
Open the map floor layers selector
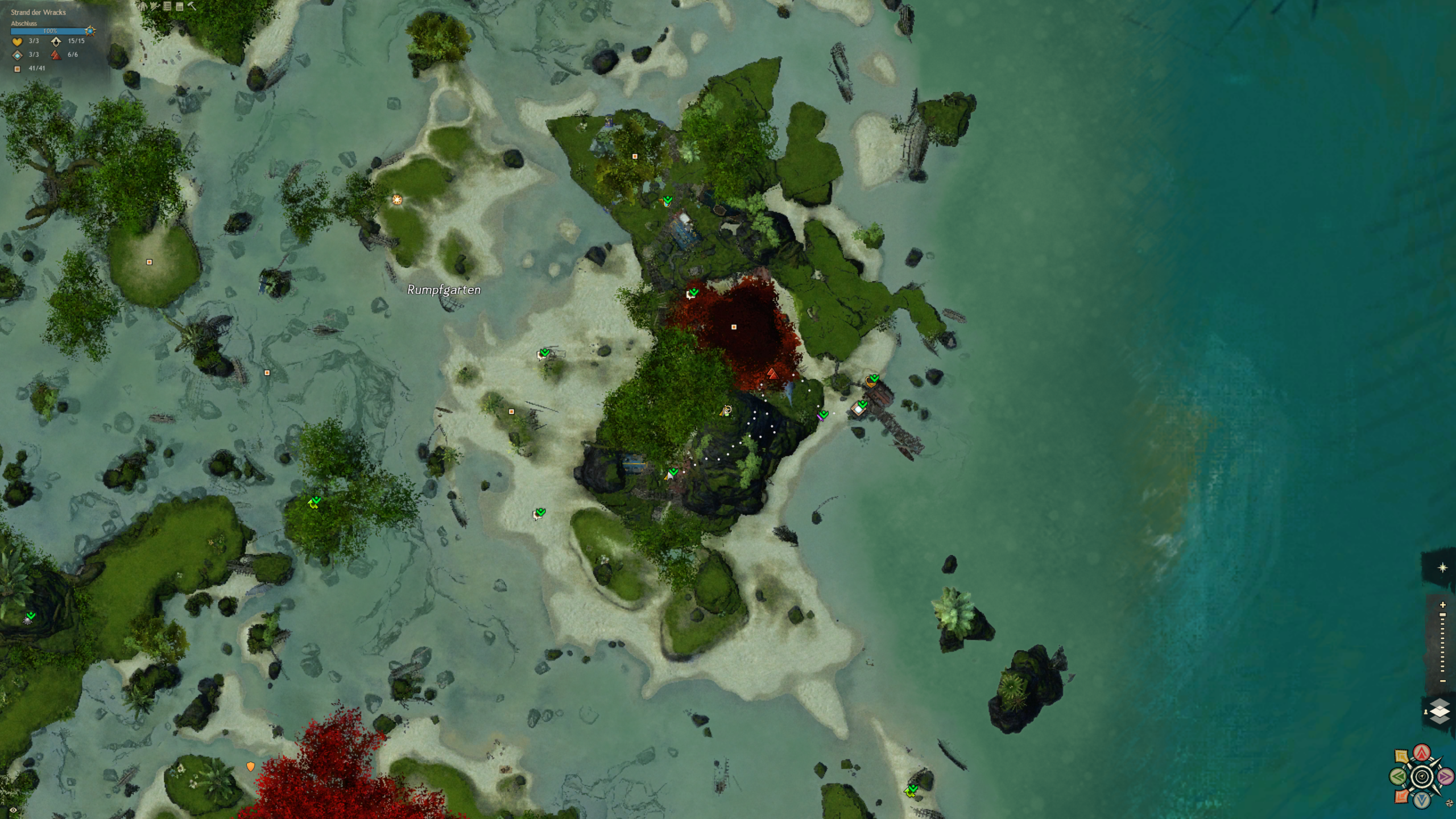pyautogui.click(x=1440, y=712)
